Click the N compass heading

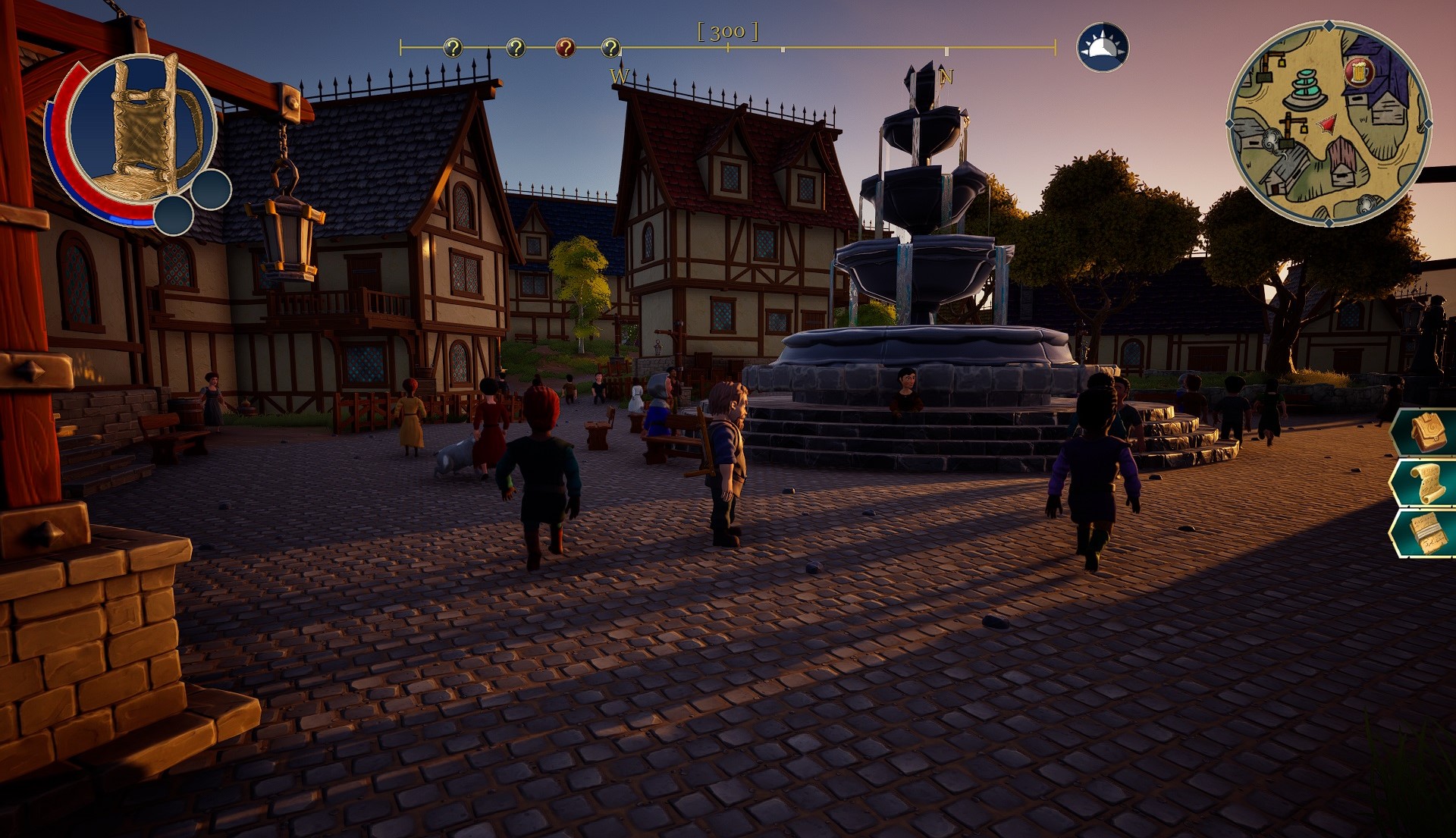[946, 77]
